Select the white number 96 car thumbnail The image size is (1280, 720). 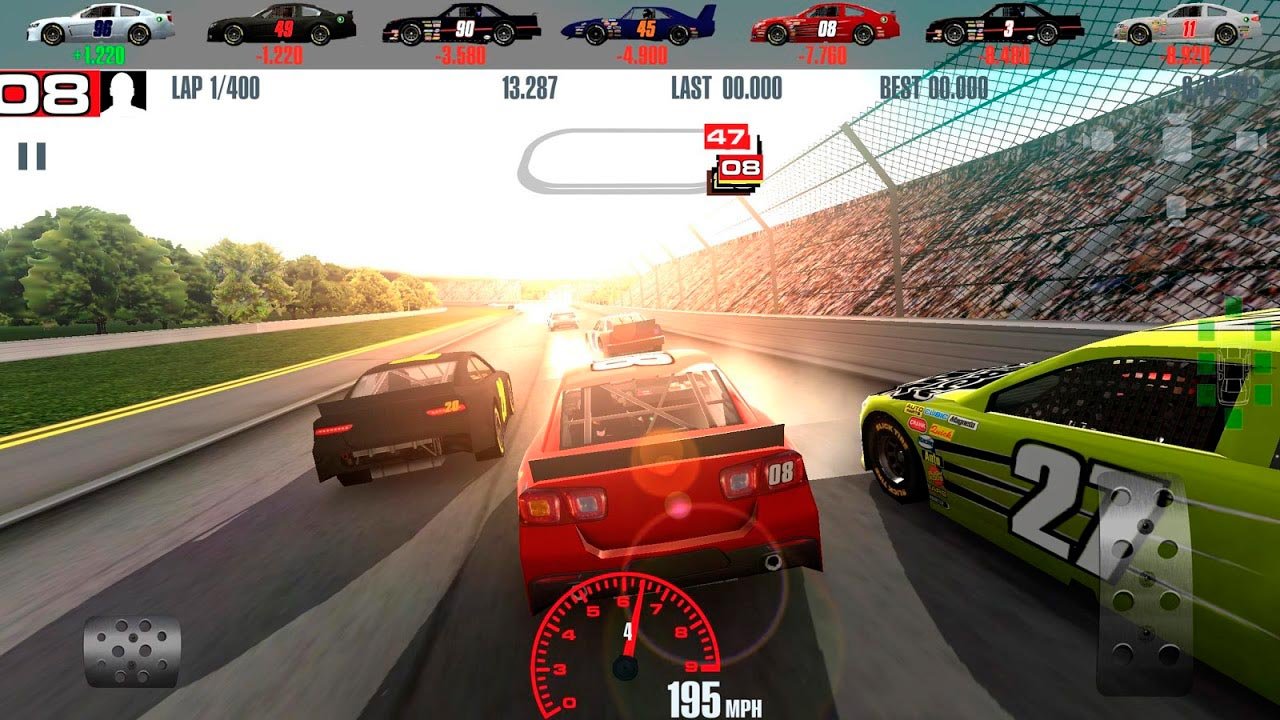click(101, 26)
